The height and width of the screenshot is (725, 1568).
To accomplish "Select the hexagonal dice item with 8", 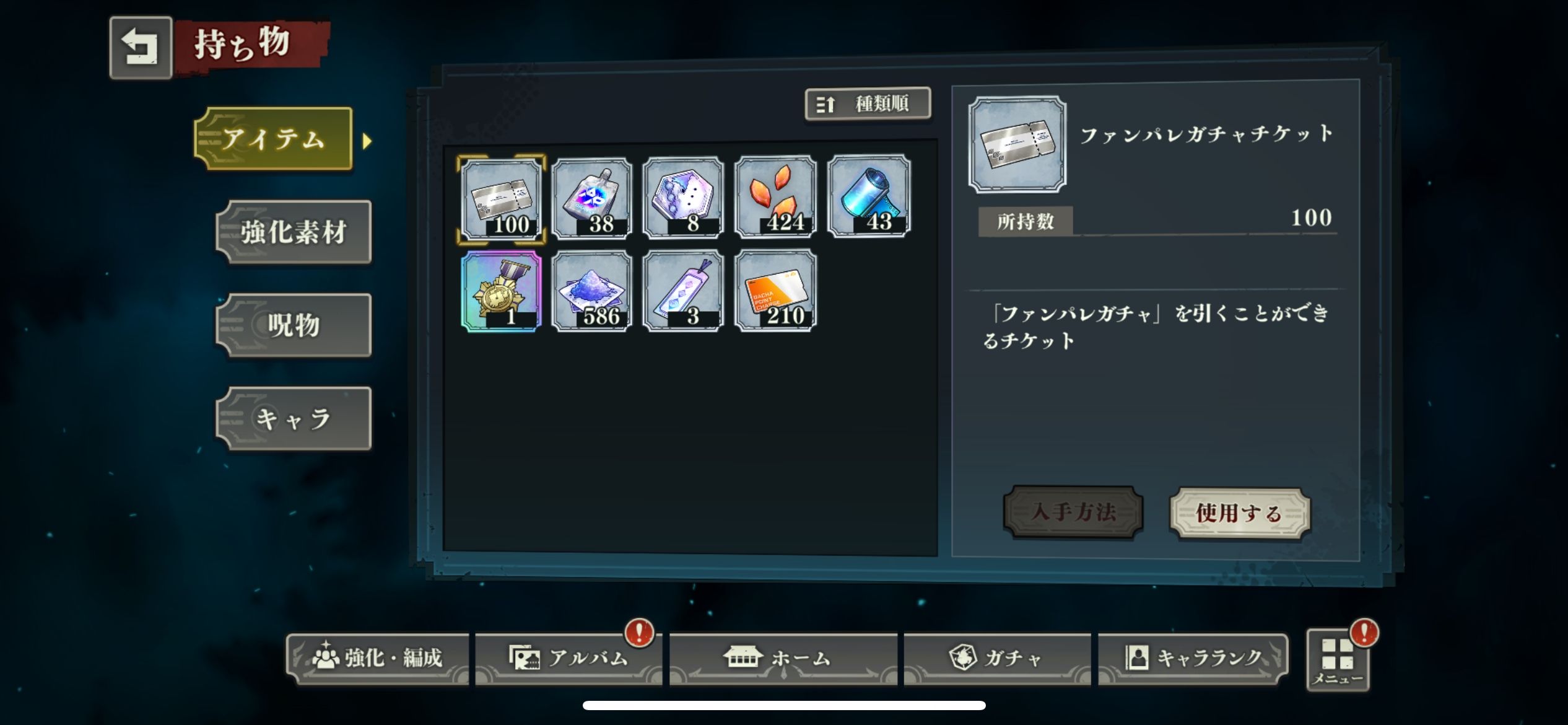I will (x=683, y=198).
